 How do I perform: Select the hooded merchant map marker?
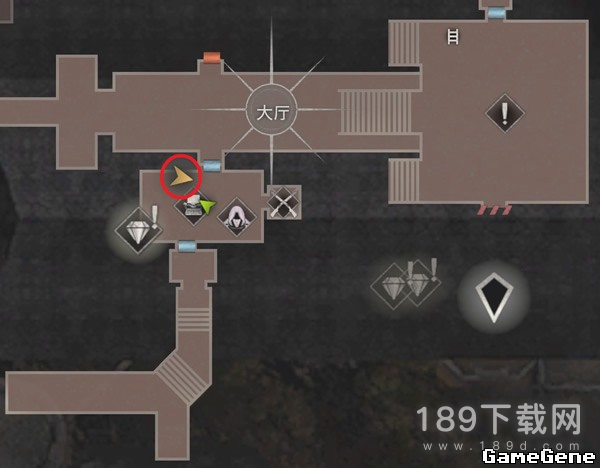[237, 215]
